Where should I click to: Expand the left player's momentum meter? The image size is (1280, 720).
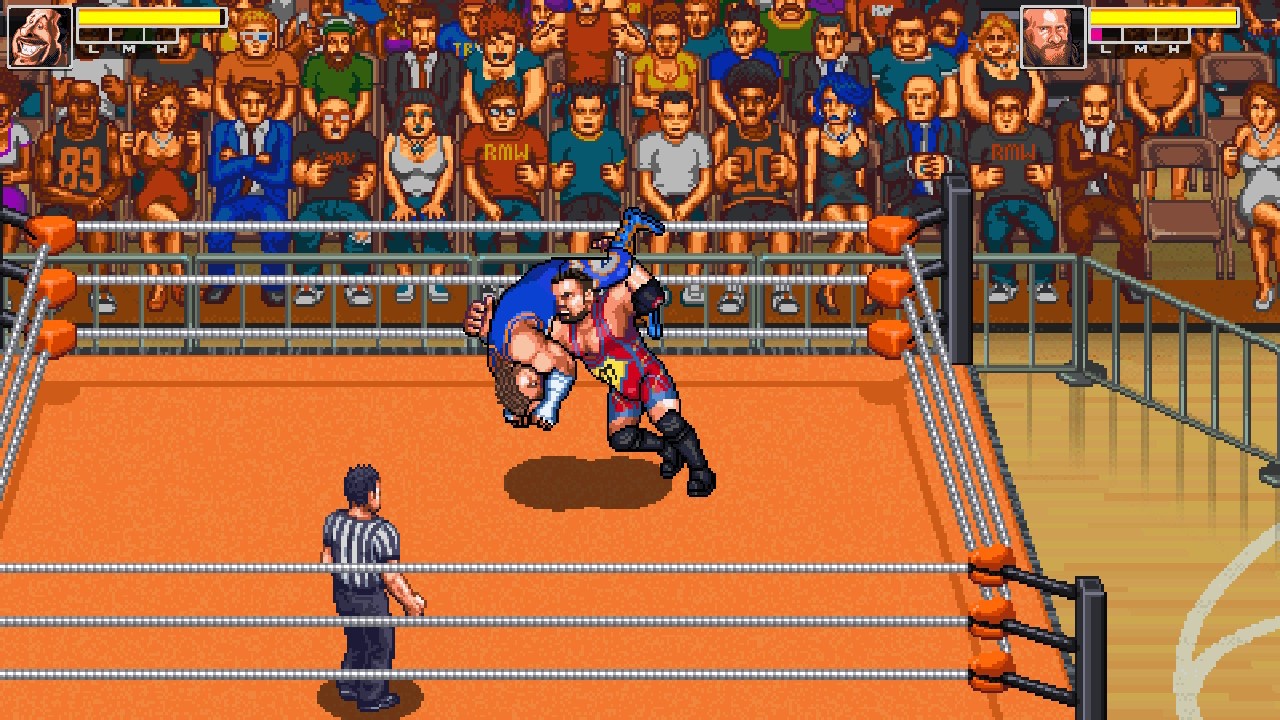[128, 35]
